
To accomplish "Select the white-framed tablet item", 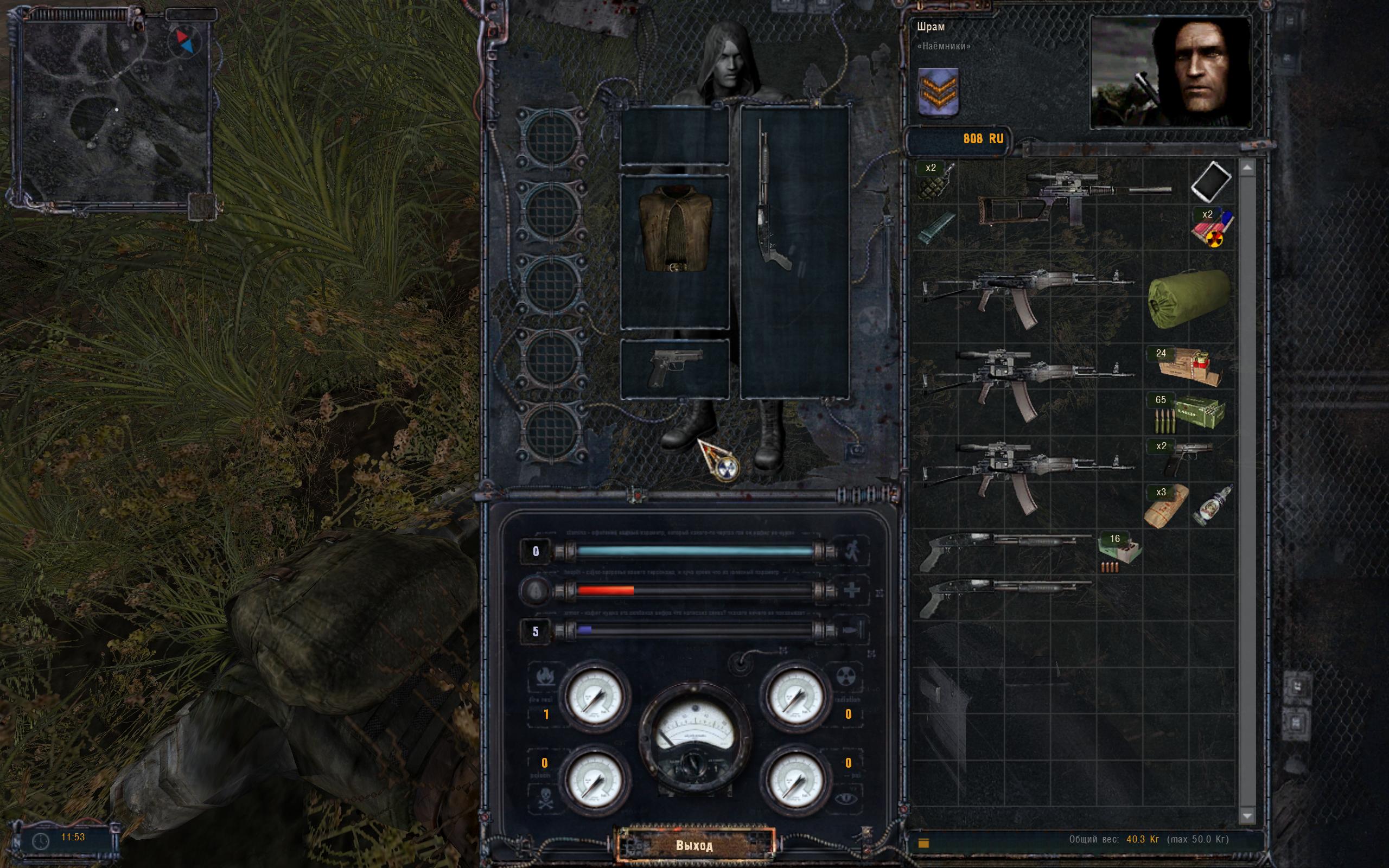I will (1210, 182).
